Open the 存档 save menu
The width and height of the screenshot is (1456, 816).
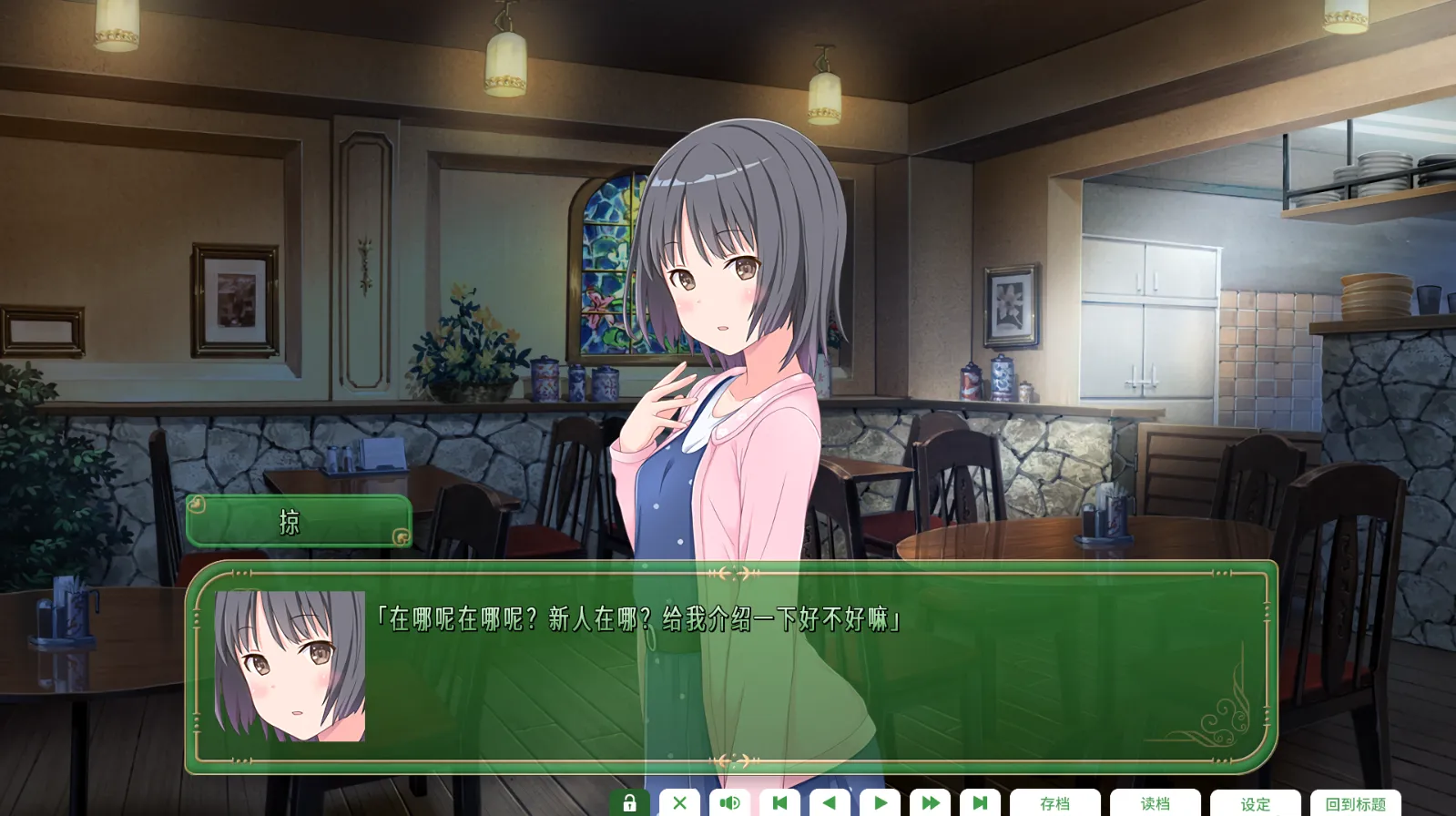(x=1054, y=803)
